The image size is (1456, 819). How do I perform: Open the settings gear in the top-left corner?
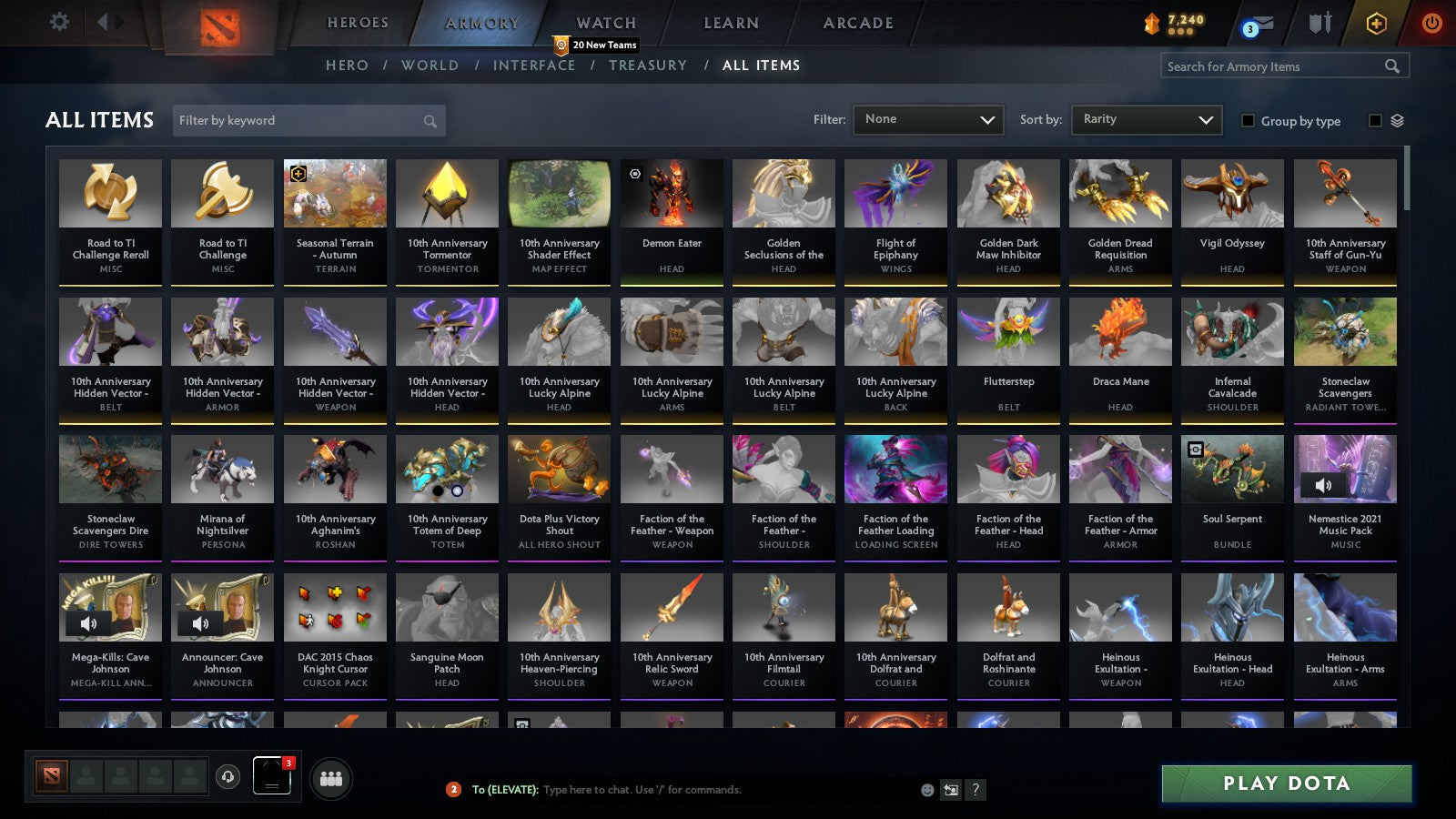[58, 23]
